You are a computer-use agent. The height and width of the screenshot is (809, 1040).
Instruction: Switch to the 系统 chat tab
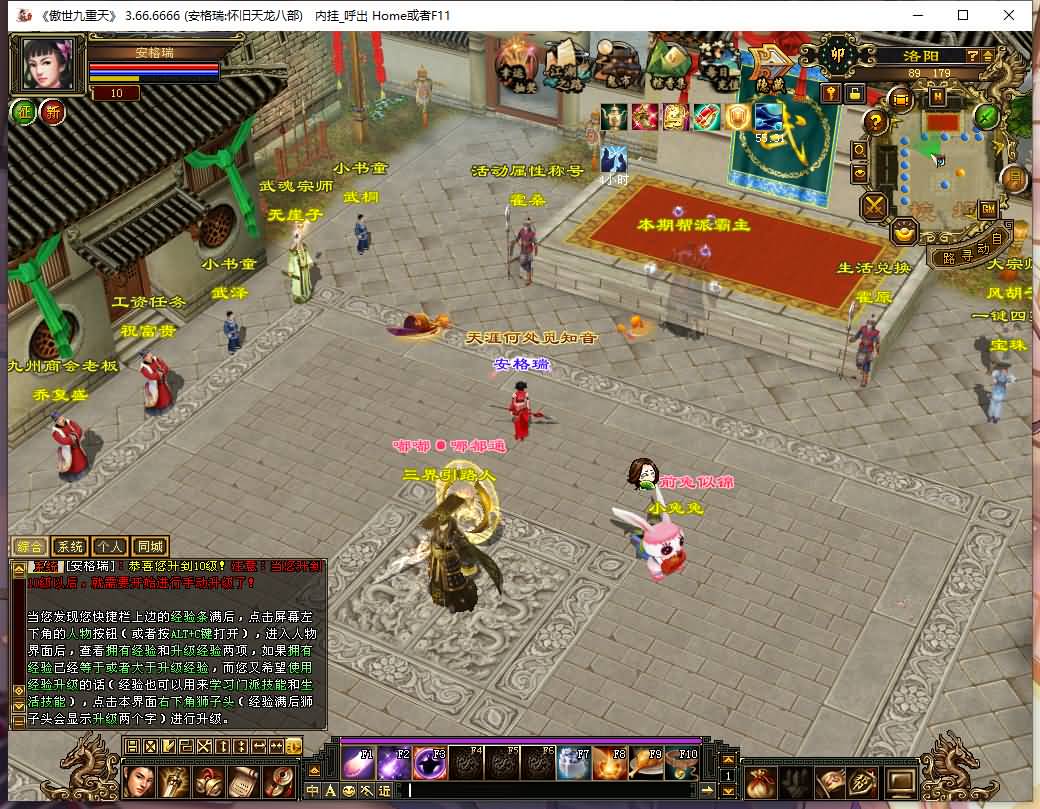click(x=70, y=546)
